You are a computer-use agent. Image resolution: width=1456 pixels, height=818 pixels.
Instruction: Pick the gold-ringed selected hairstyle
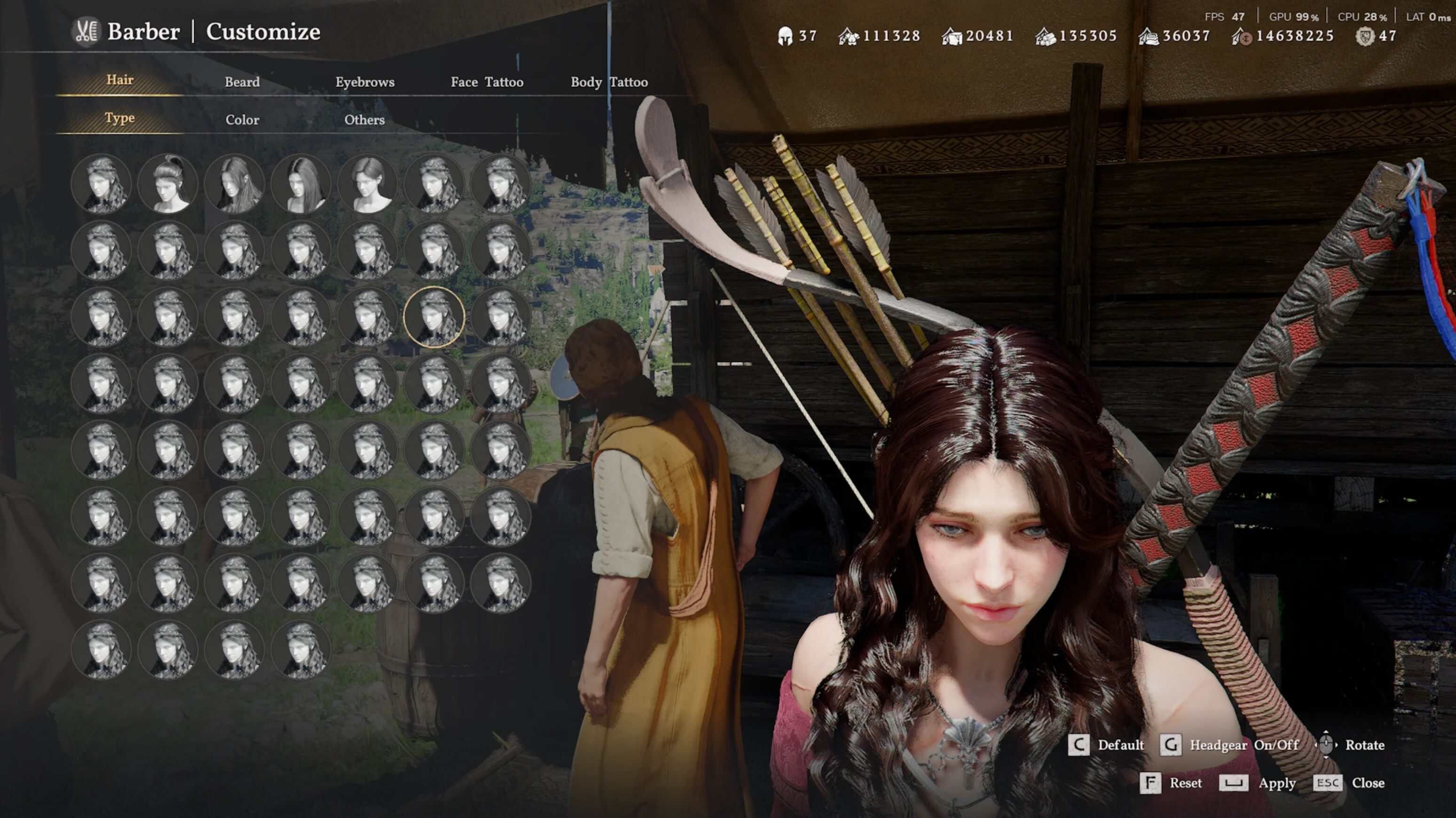click(434, 316)
